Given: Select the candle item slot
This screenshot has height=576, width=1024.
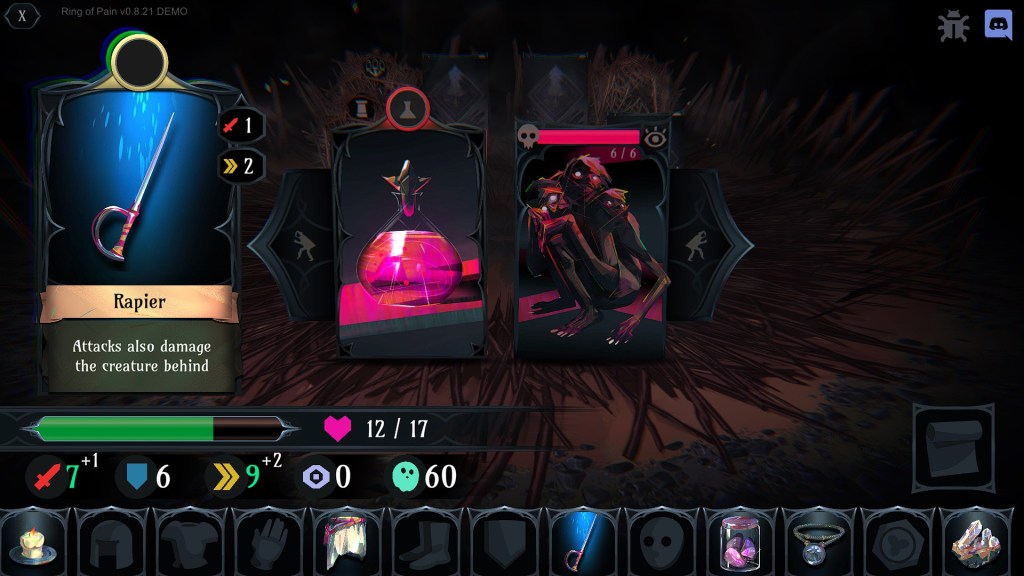Looking at the screenshot, I should (x=35, y=543).
